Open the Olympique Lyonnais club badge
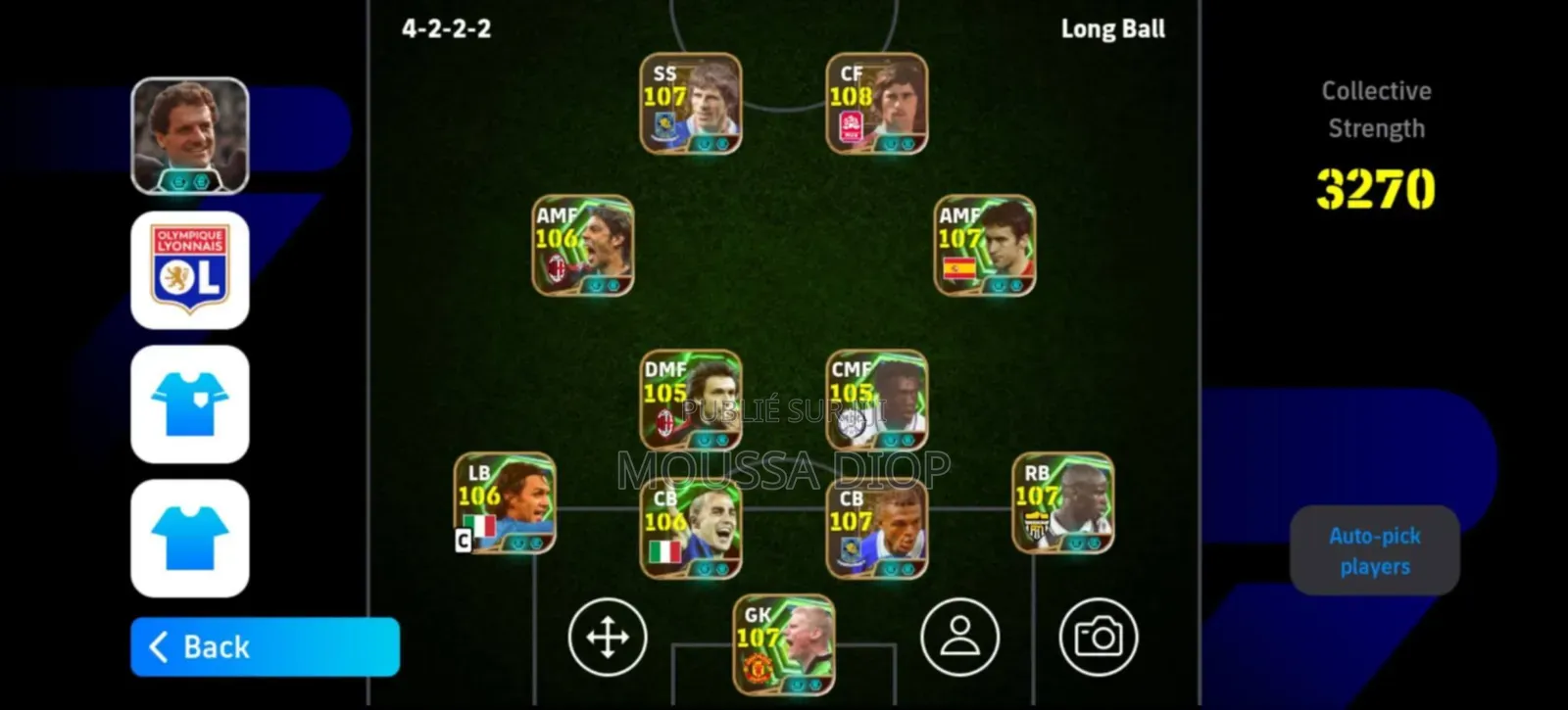1568x710 pixels. coord(190,269)
